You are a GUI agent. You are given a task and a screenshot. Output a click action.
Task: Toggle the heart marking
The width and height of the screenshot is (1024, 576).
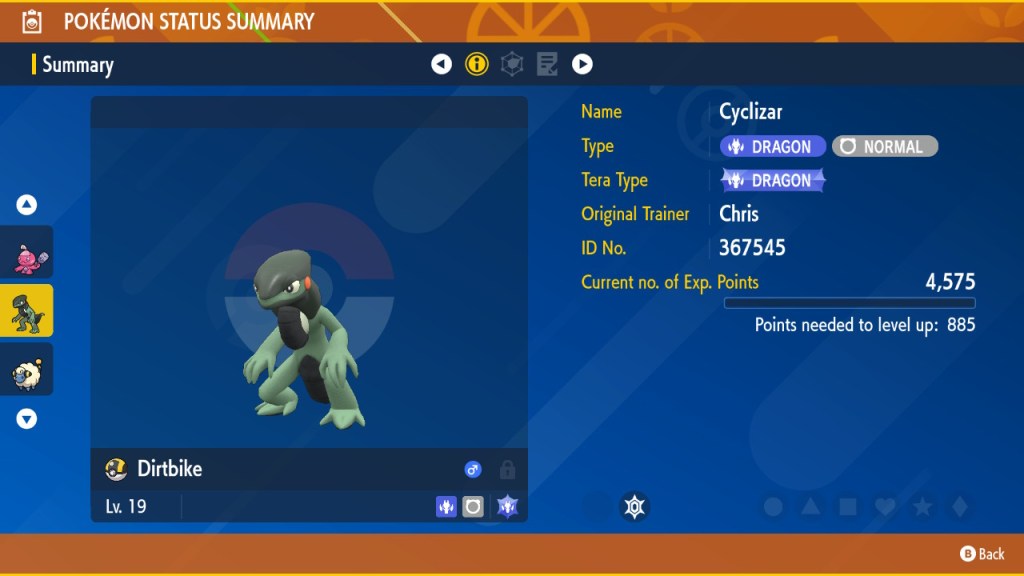(x=885, y=507)
